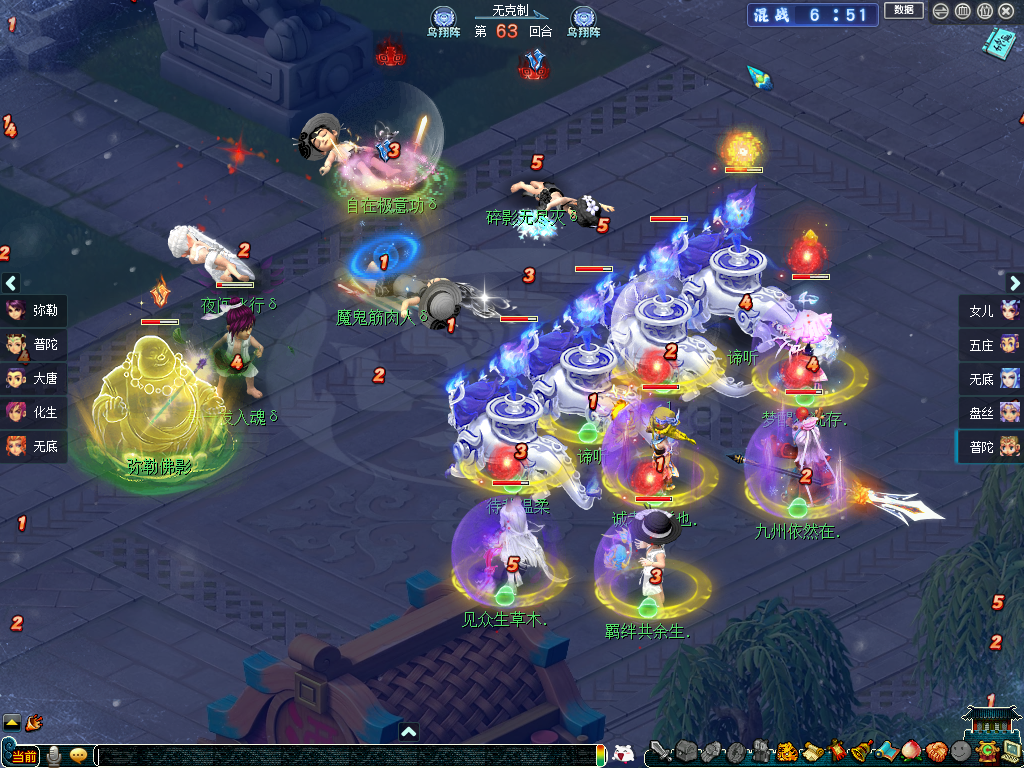Open the chat emoji speech bubble
Screen dimensions: 1024x768
(78, 755)
